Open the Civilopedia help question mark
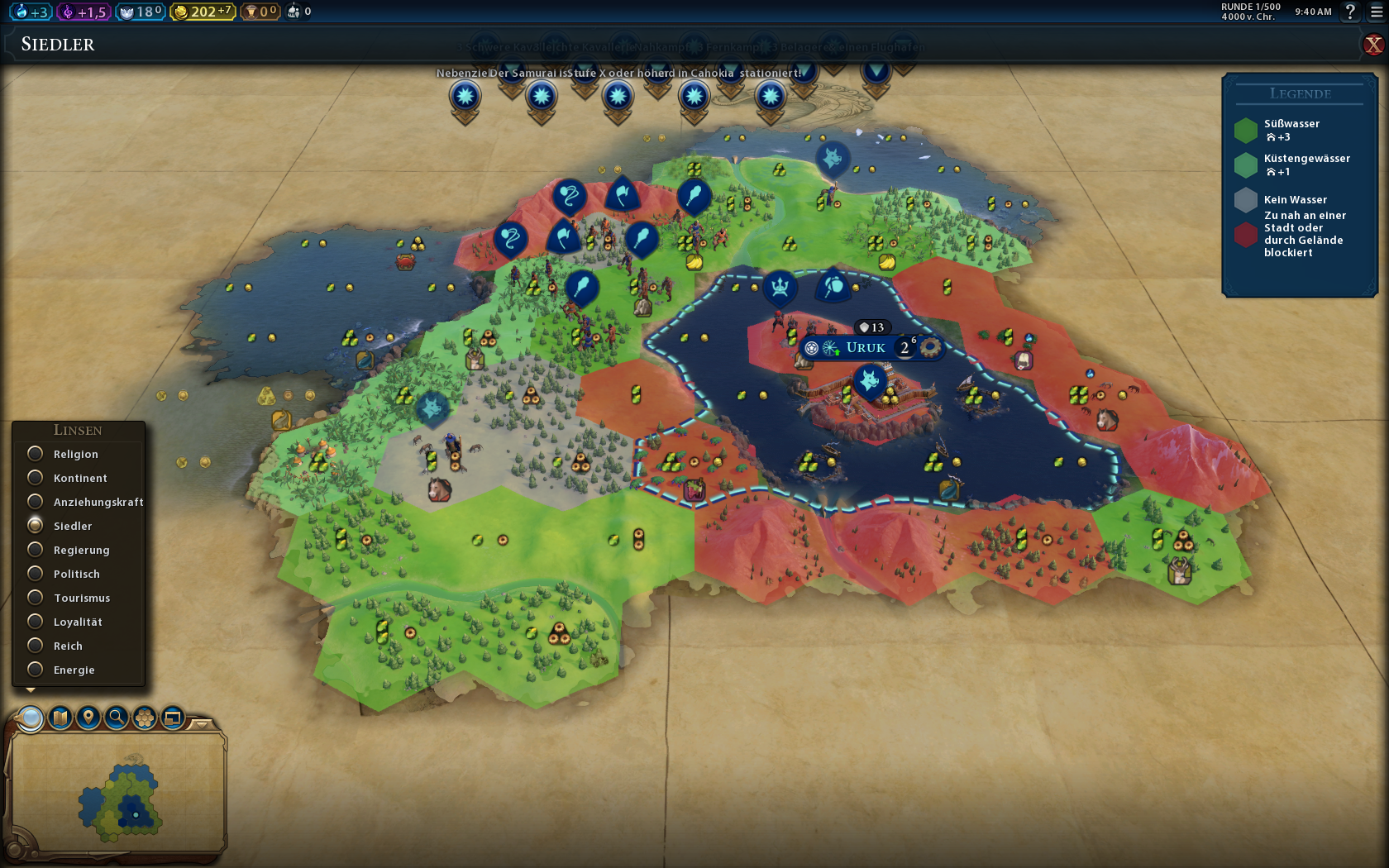The image size is (1389, 868). (x=1350, y=12)
